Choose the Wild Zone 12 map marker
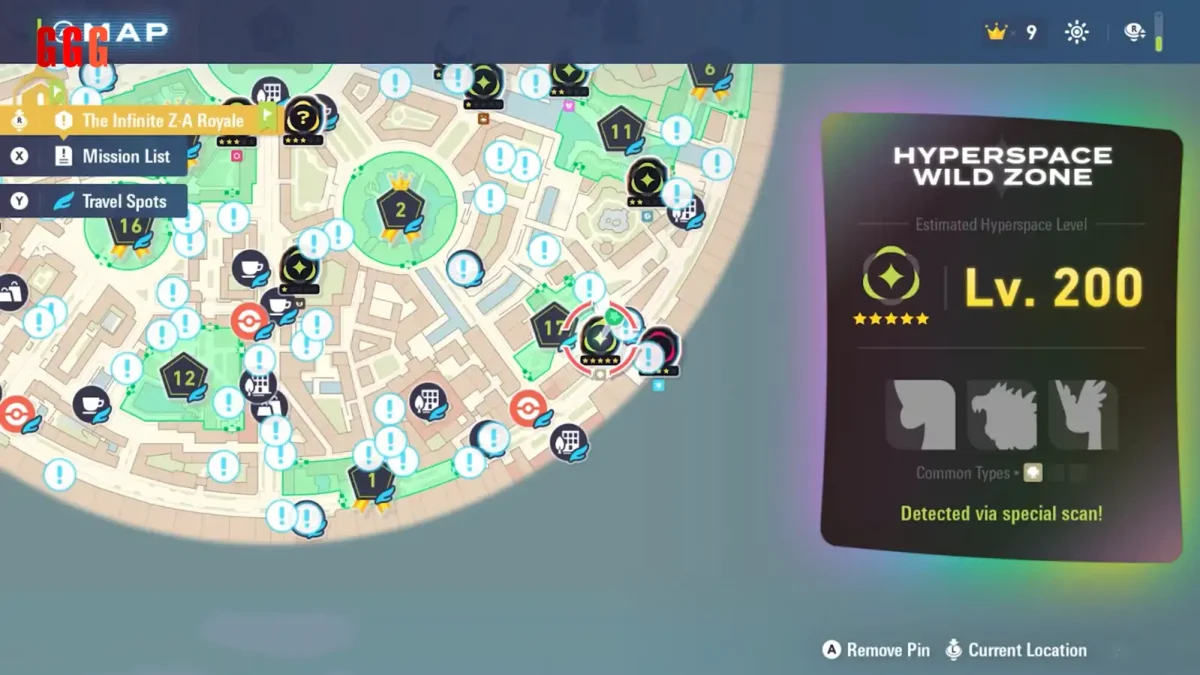Image resolution: width=1200 pixels, height=675 pixels. pyautogui.click(x=183, y=378)
